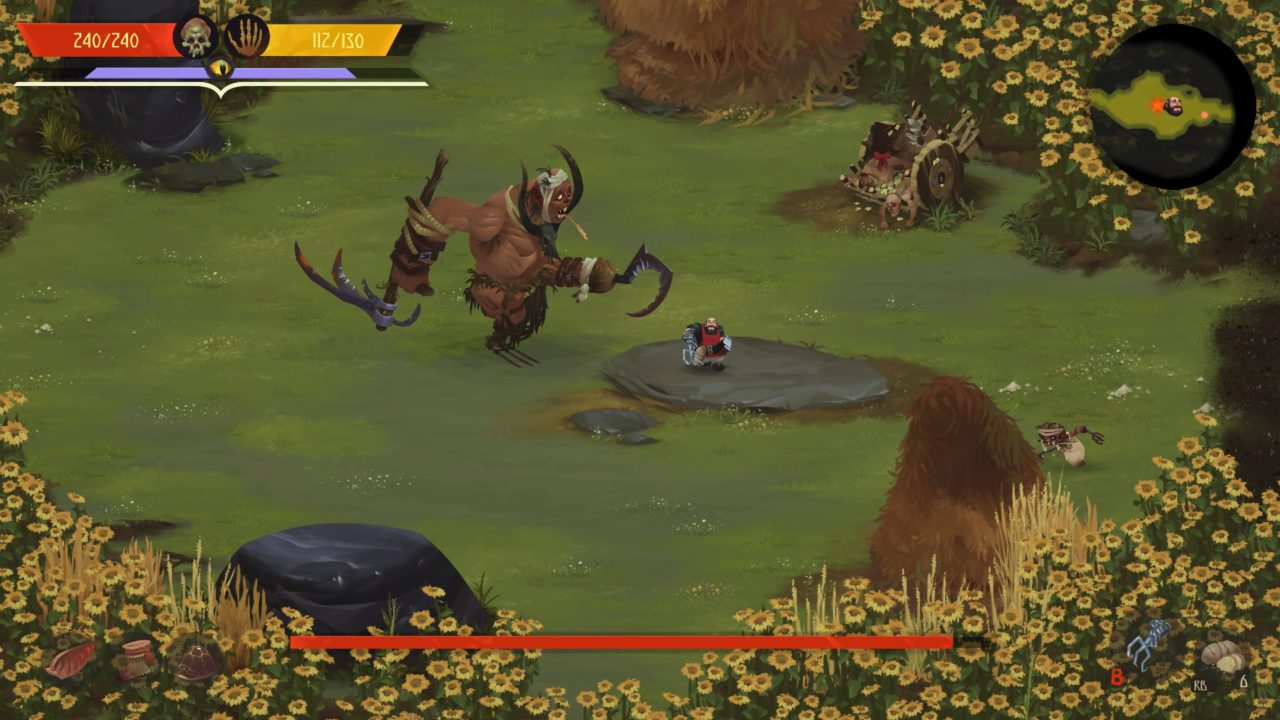
Task: Select the red leaf item slot
Action: (x=71, y=660)
